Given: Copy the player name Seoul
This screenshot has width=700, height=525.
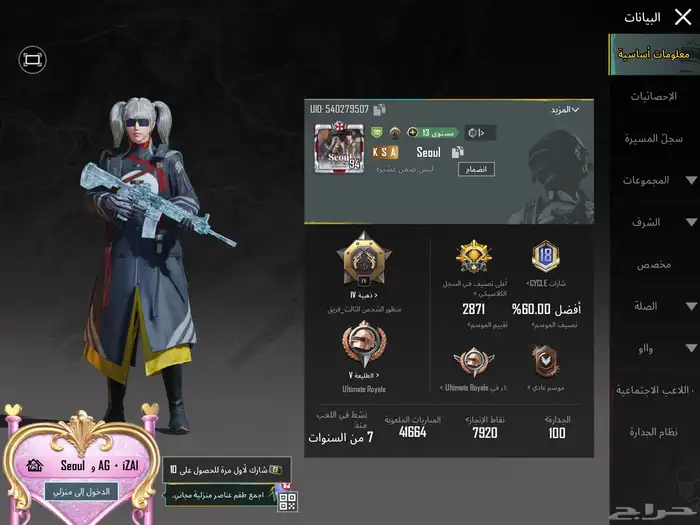Looking at the screenshot, I should 457,152.
